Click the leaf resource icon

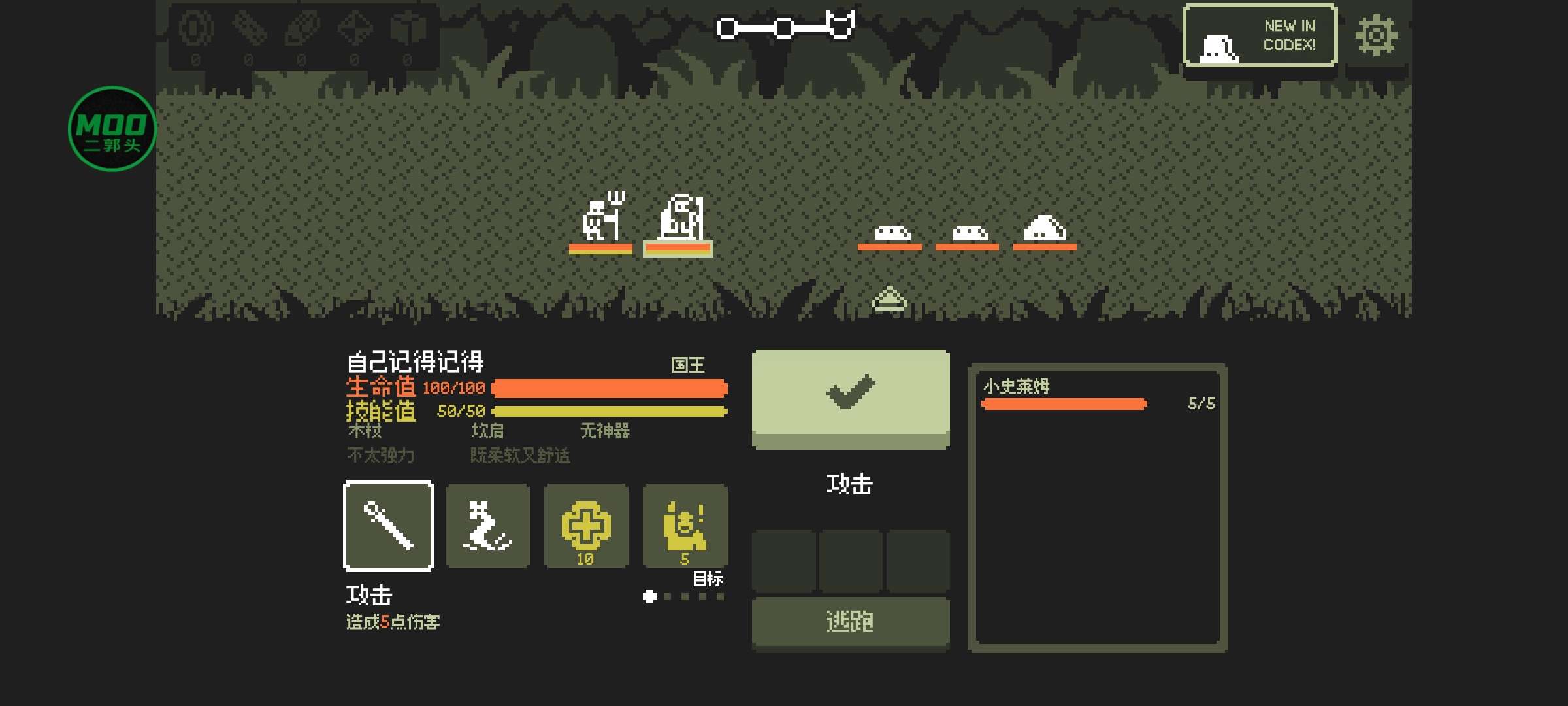(x=250, y=29)
